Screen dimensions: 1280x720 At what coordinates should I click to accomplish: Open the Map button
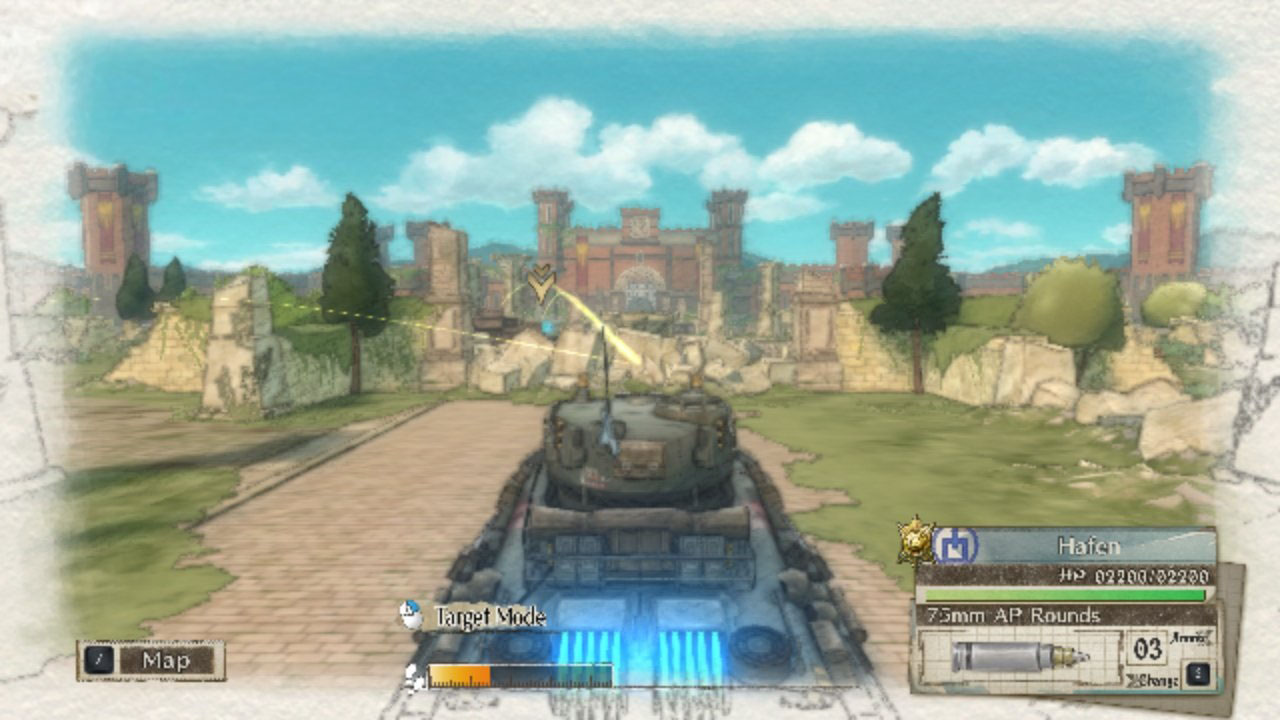point(150,660)
